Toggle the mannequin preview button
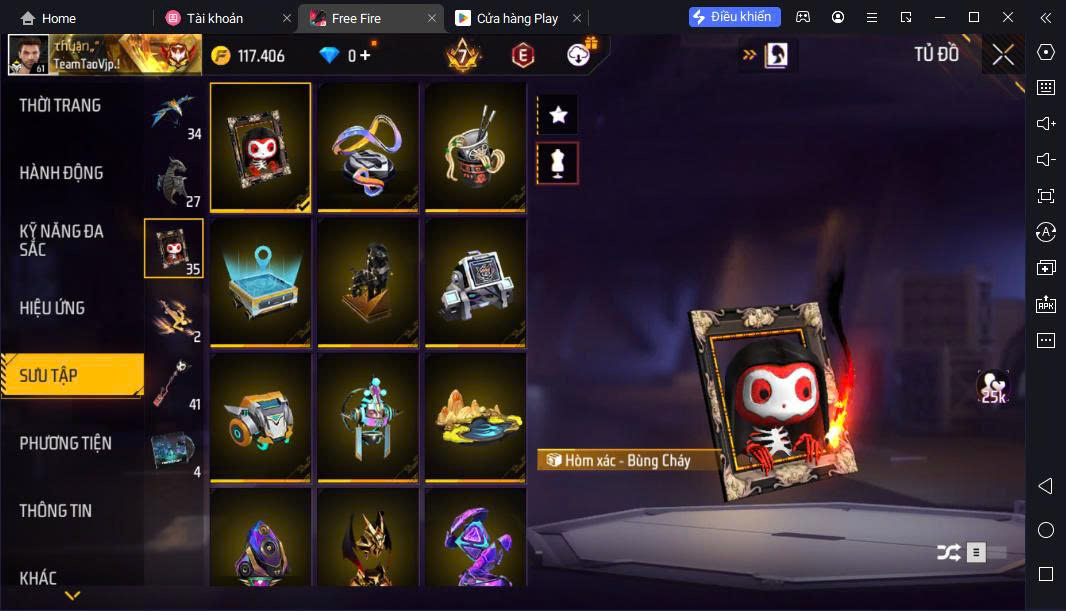Image resolution: width=1066 pixels, height=611 pixels. tap(558, 163)
